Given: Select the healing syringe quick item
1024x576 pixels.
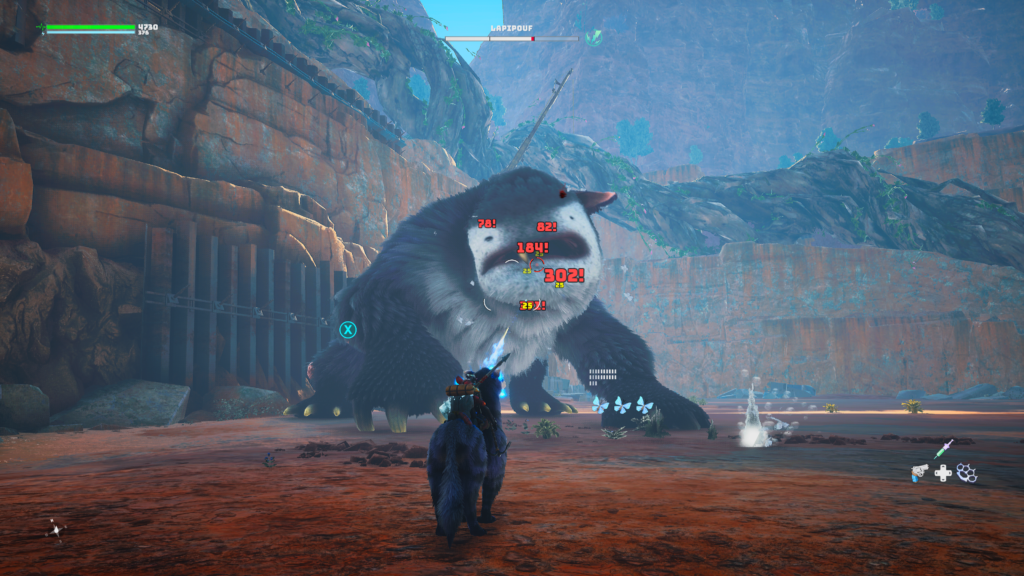Looking at the screenshot, I should [944, 449].
